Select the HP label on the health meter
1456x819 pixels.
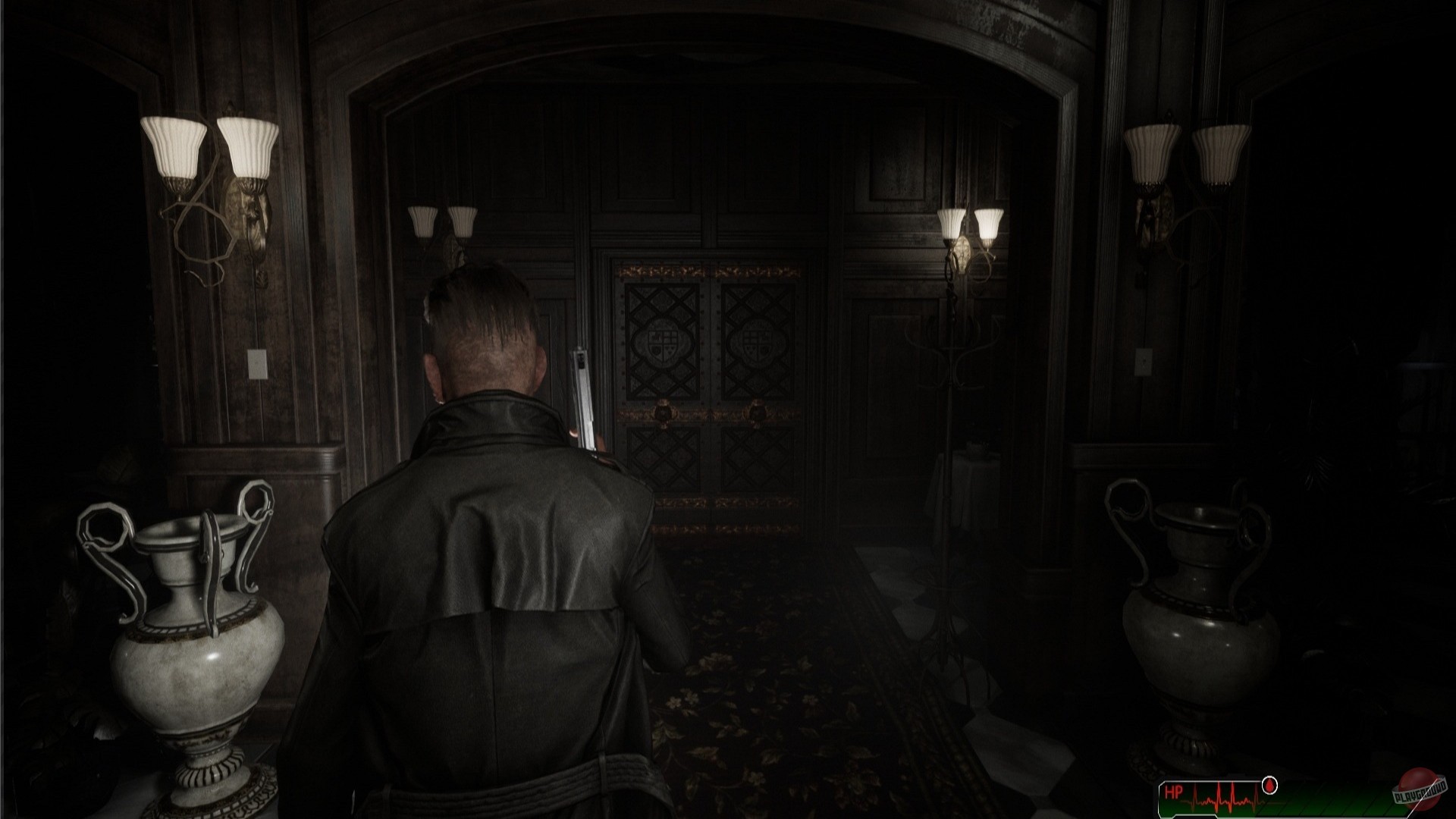tap(1174, 792)
